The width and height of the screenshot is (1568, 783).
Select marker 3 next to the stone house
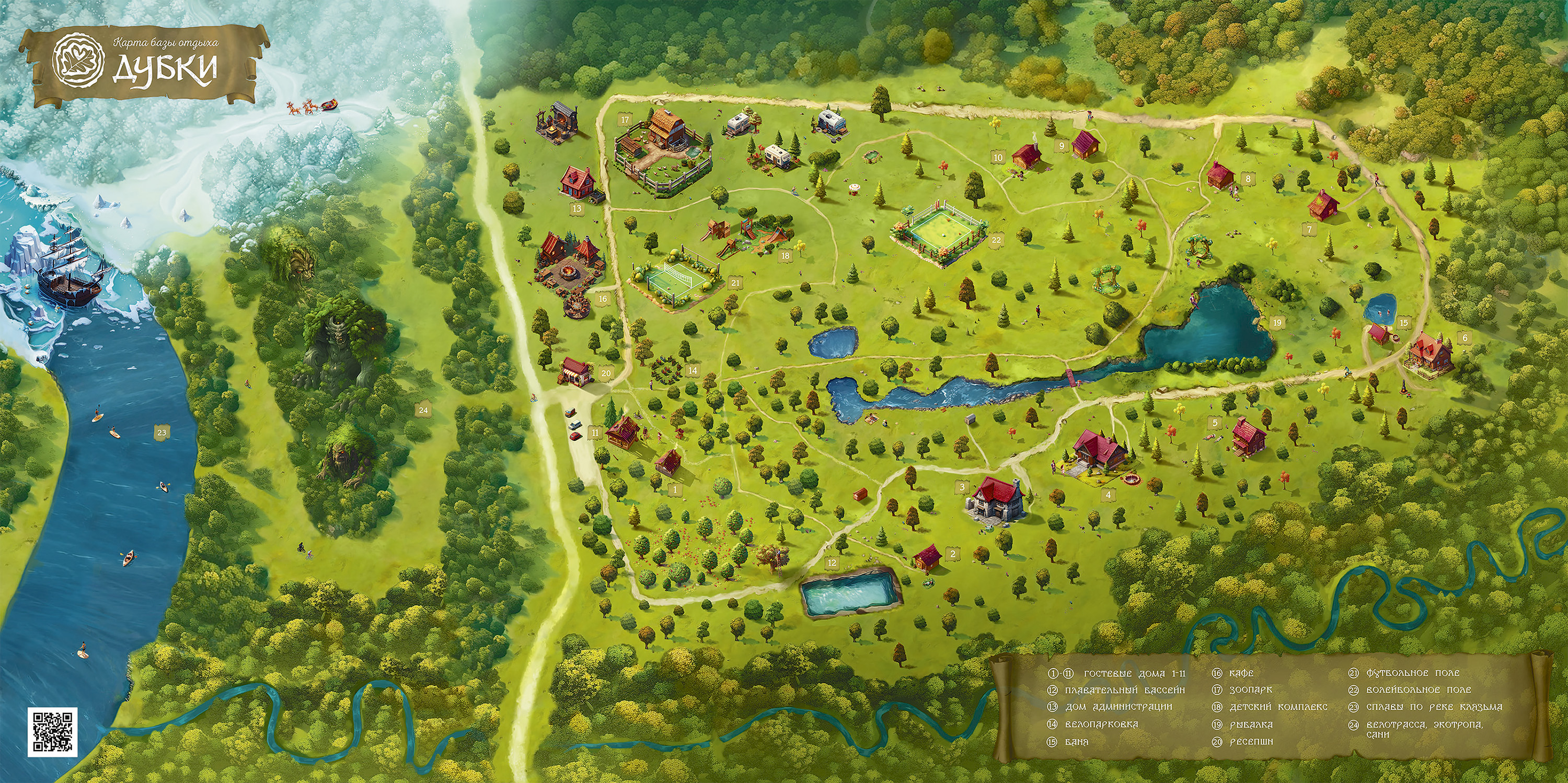(x=961, y=487)
